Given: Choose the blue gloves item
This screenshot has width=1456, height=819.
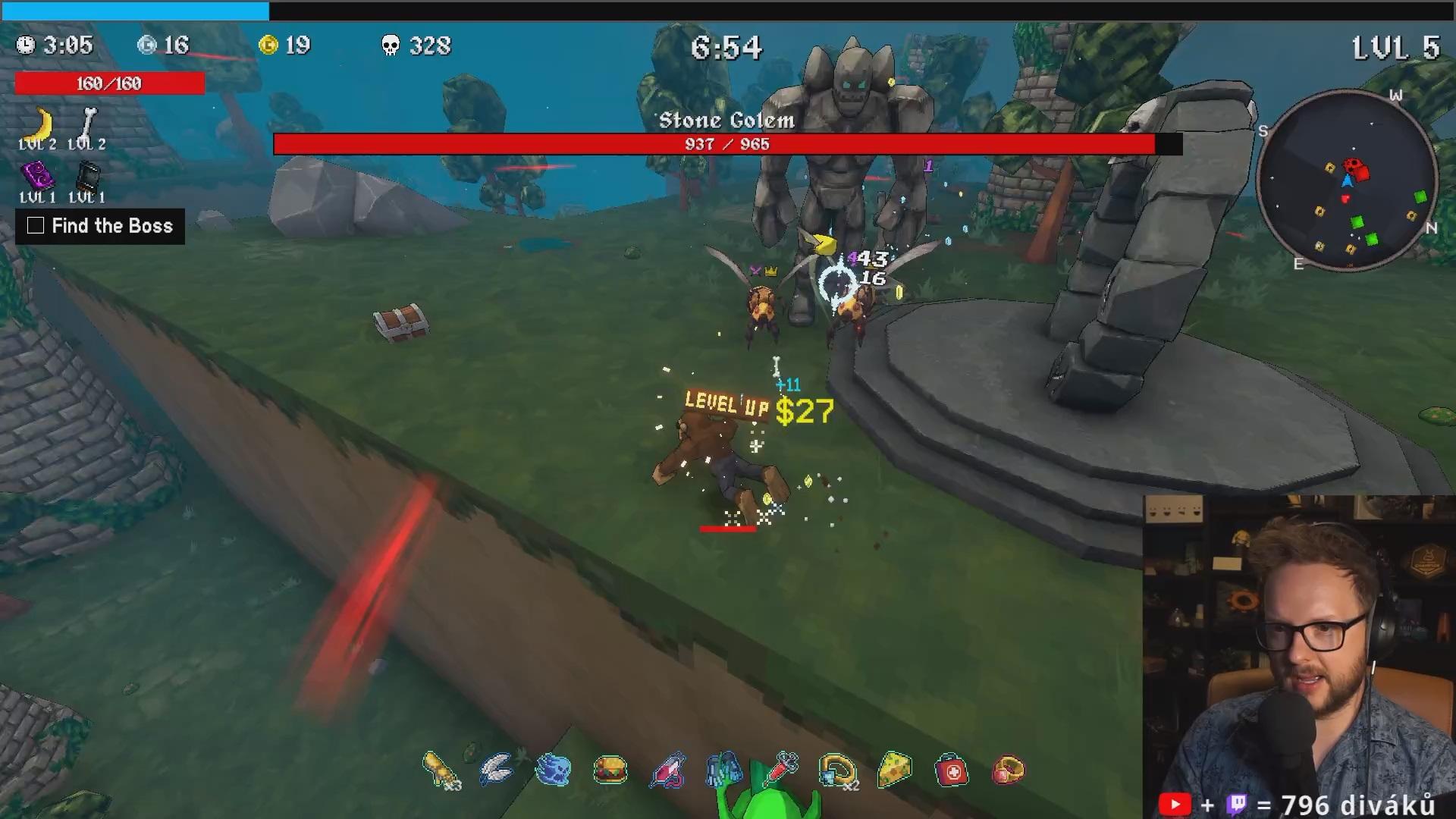Looking at the screenshot, I should pos(724,769).
